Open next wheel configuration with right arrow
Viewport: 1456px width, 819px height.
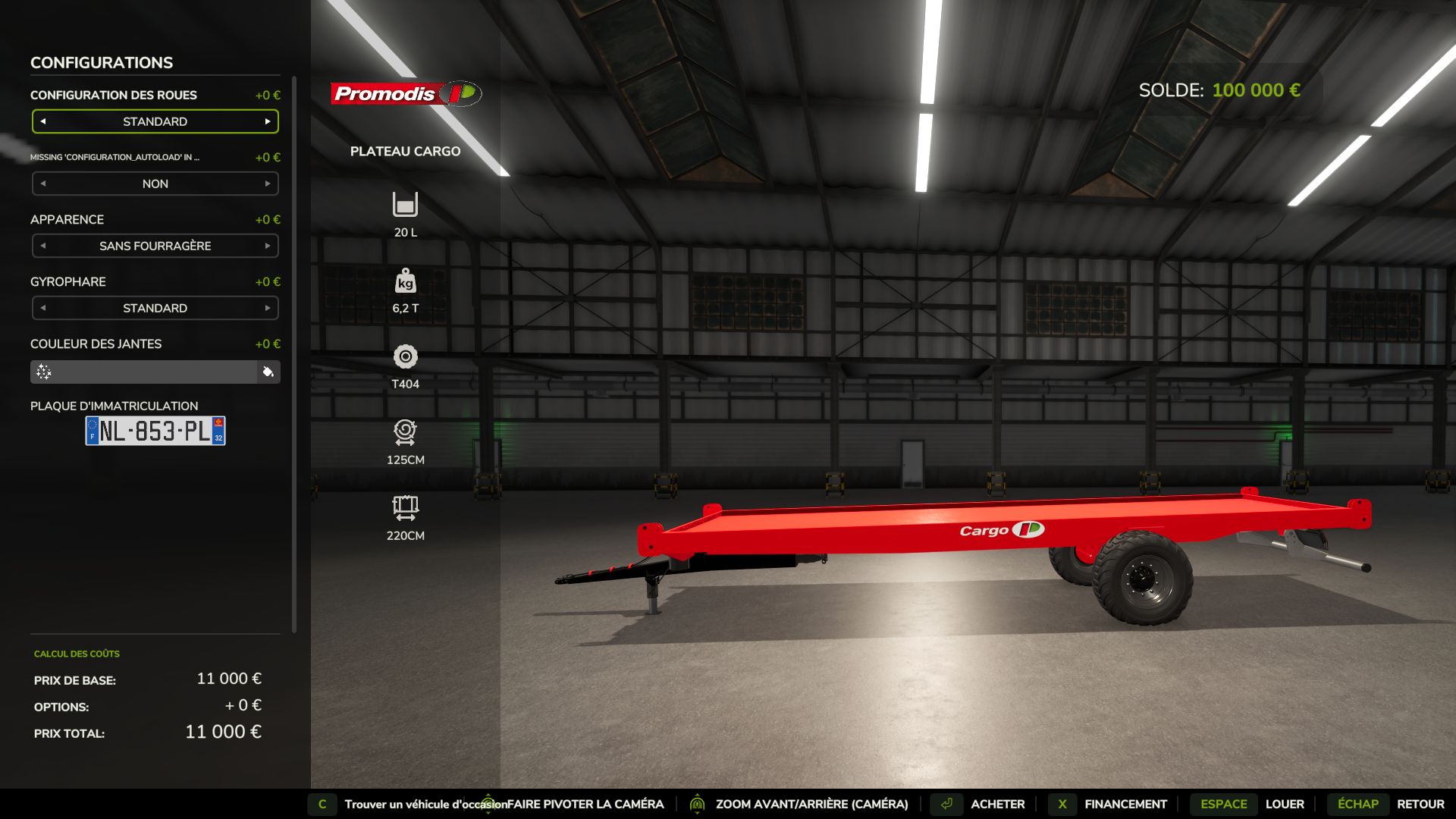click(268, 121)
